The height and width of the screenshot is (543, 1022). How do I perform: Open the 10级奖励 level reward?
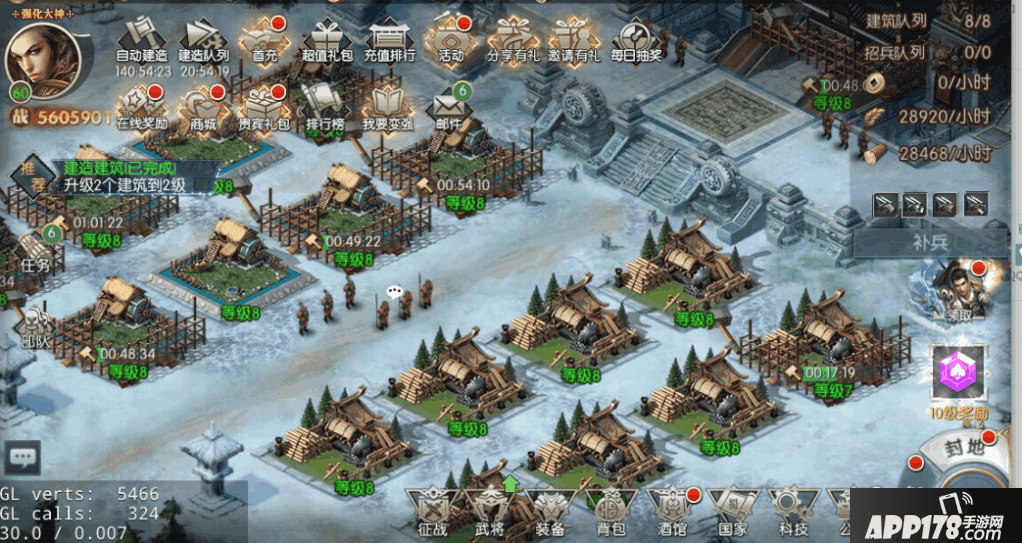click(960, 380)
